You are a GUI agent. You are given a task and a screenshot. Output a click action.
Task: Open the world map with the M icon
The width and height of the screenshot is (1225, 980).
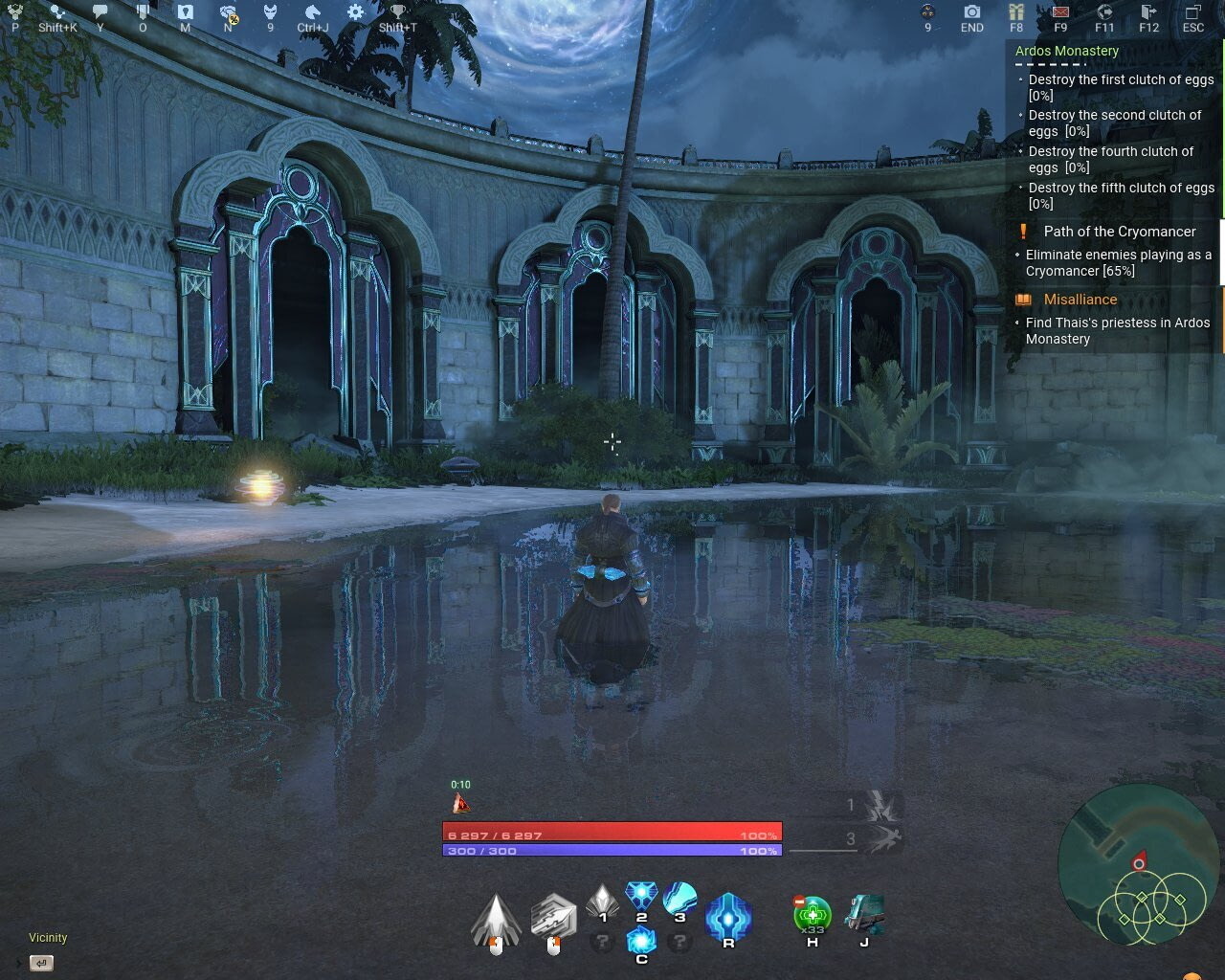[185, 13]
